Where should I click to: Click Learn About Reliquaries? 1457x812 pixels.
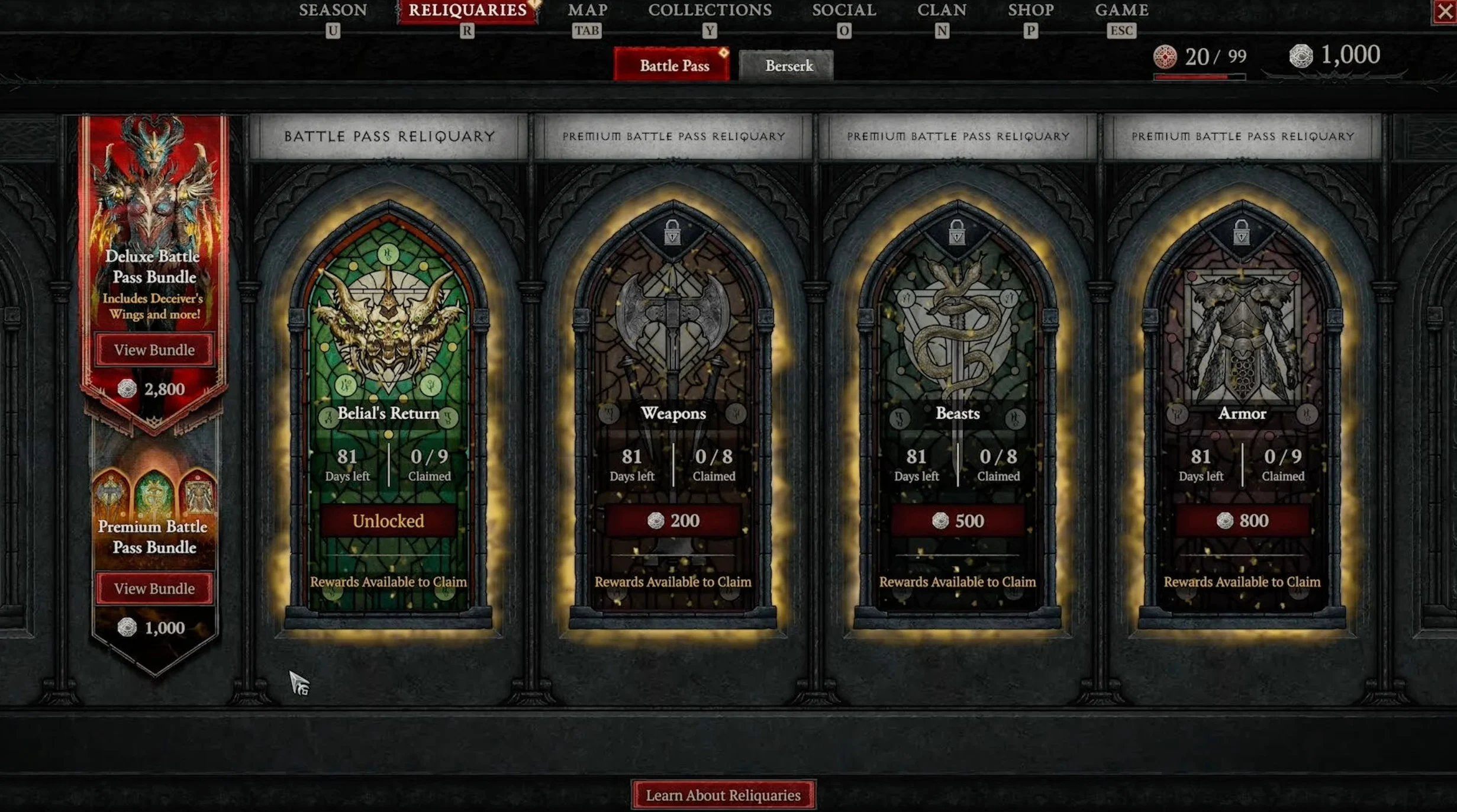723,795
